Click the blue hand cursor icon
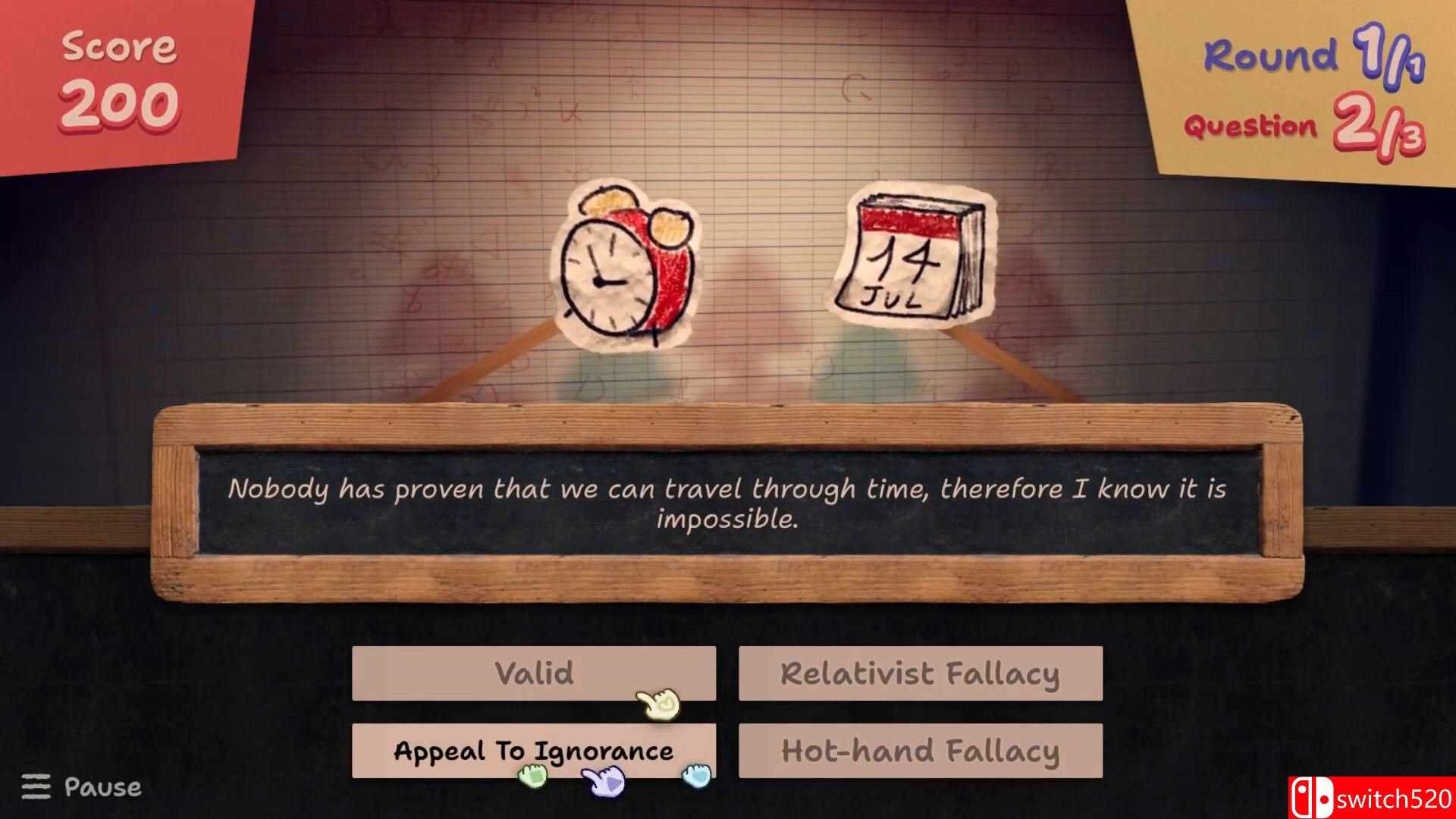The width and height of the screenshot is (1456, 819). click(x=695, y=777)
